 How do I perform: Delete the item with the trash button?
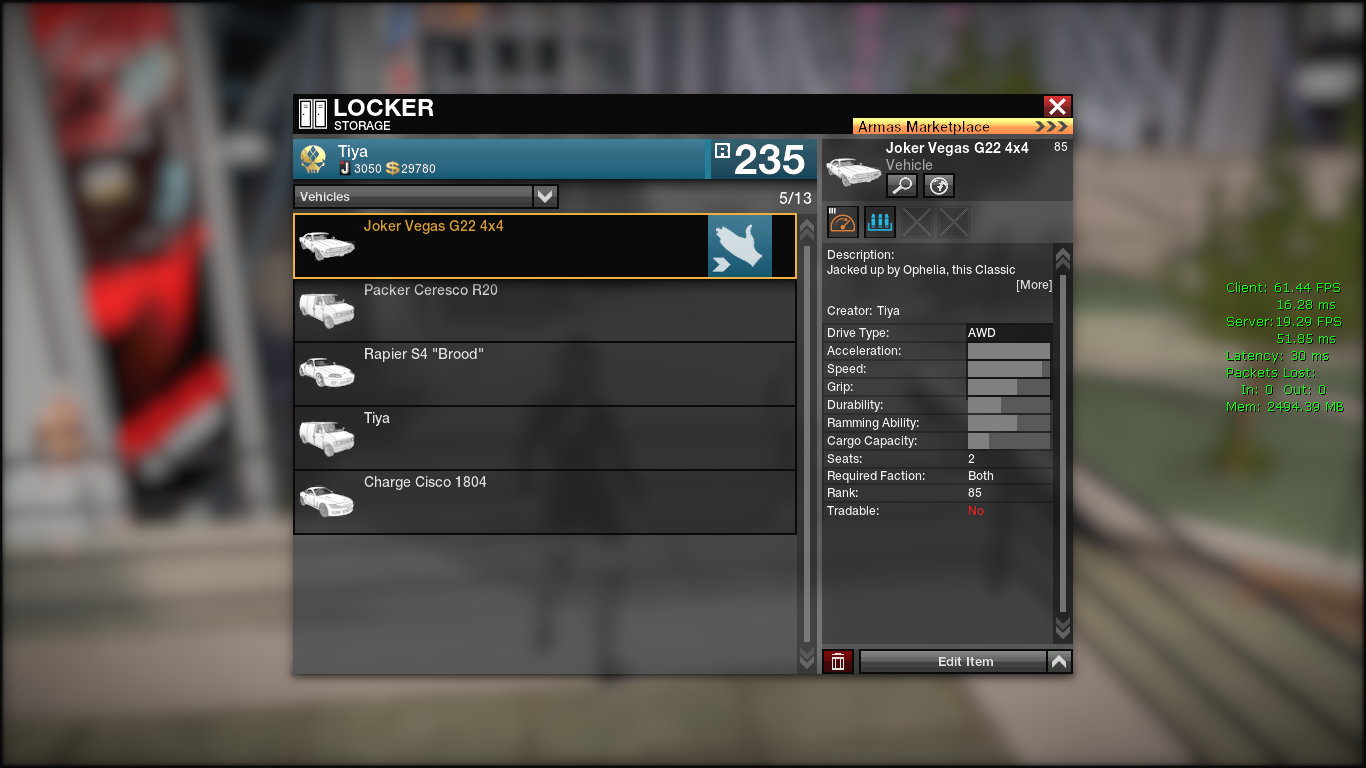click(838, 661)
